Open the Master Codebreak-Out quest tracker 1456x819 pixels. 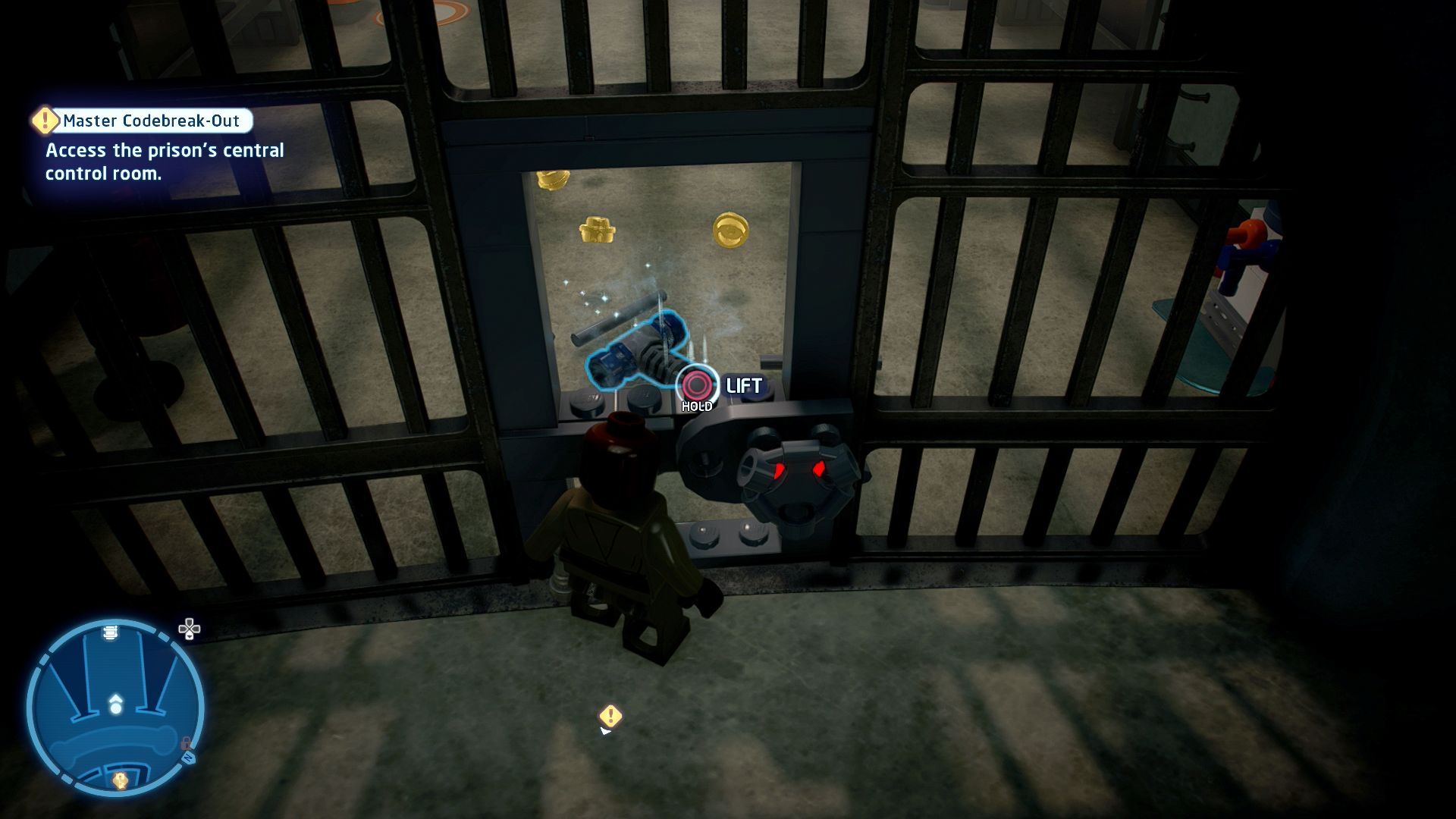click(150, 121)
